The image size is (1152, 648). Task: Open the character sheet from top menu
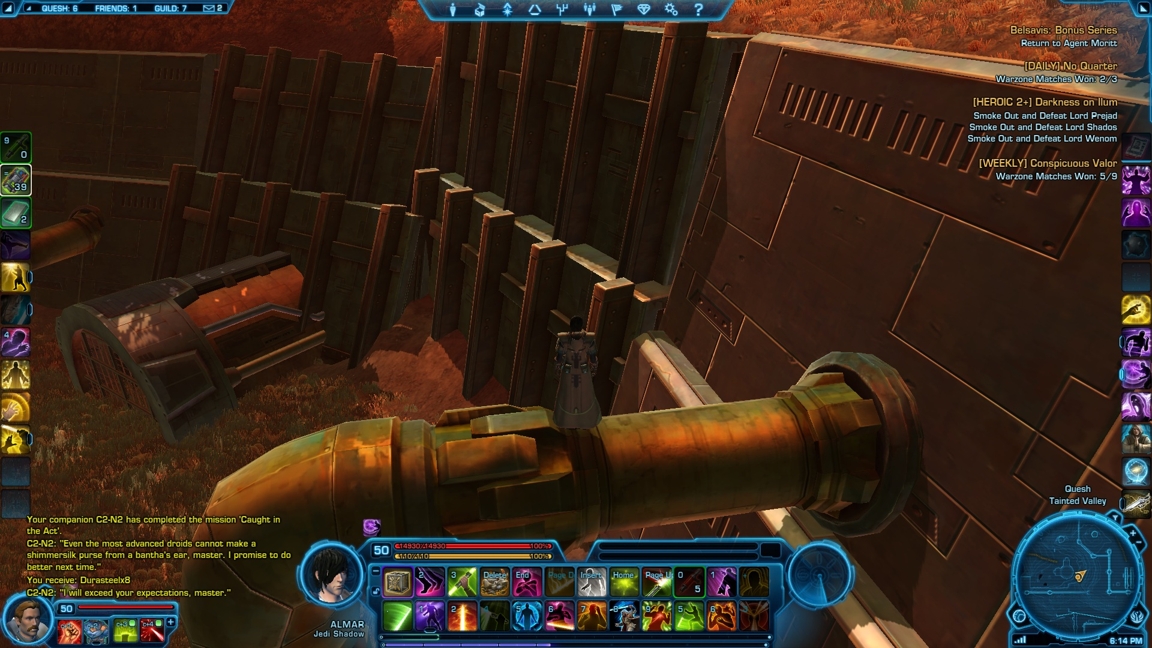(x=452, y=10)
